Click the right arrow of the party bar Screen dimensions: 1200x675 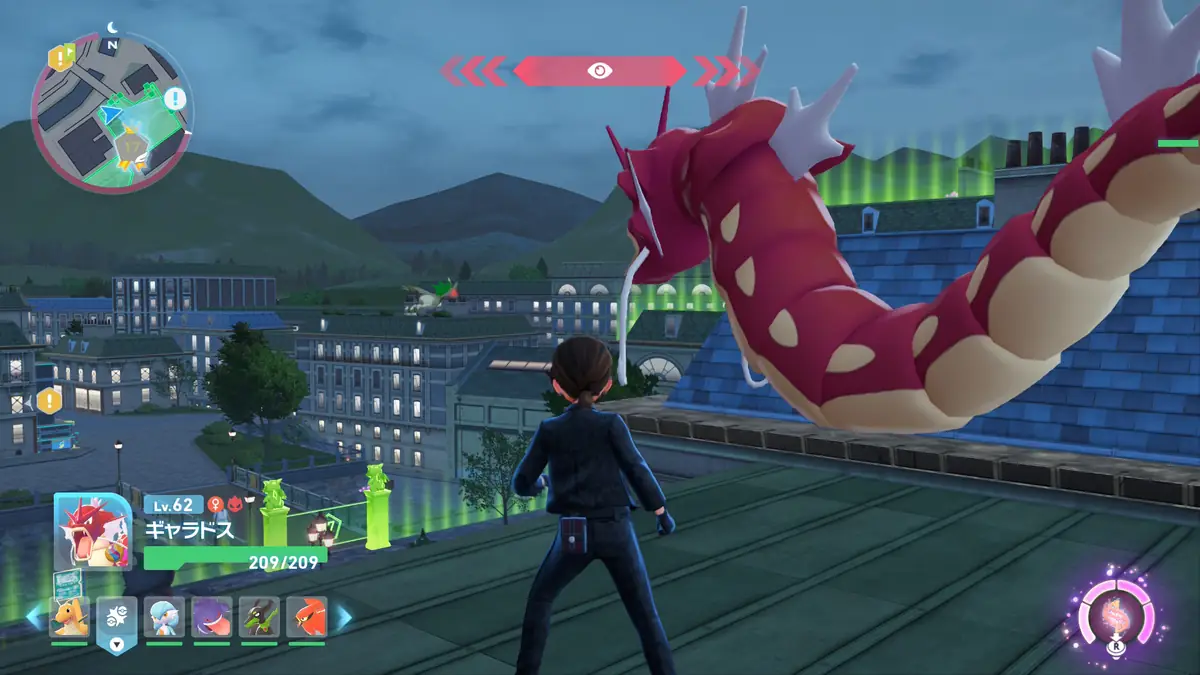coord(341,618)
